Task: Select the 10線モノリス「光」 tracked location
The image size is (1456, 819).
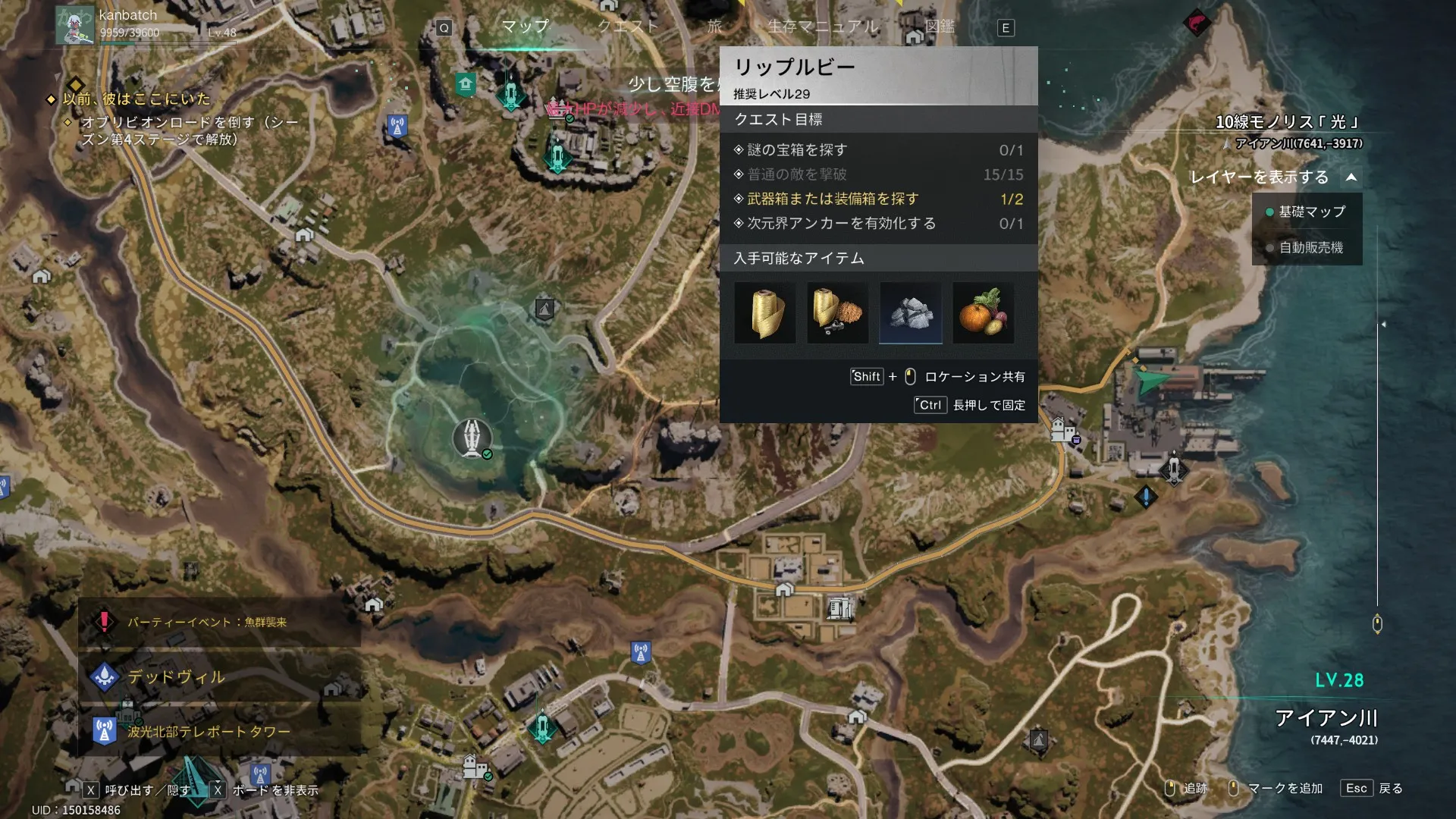Action: pyautogui.click(x=1287, y=122)
